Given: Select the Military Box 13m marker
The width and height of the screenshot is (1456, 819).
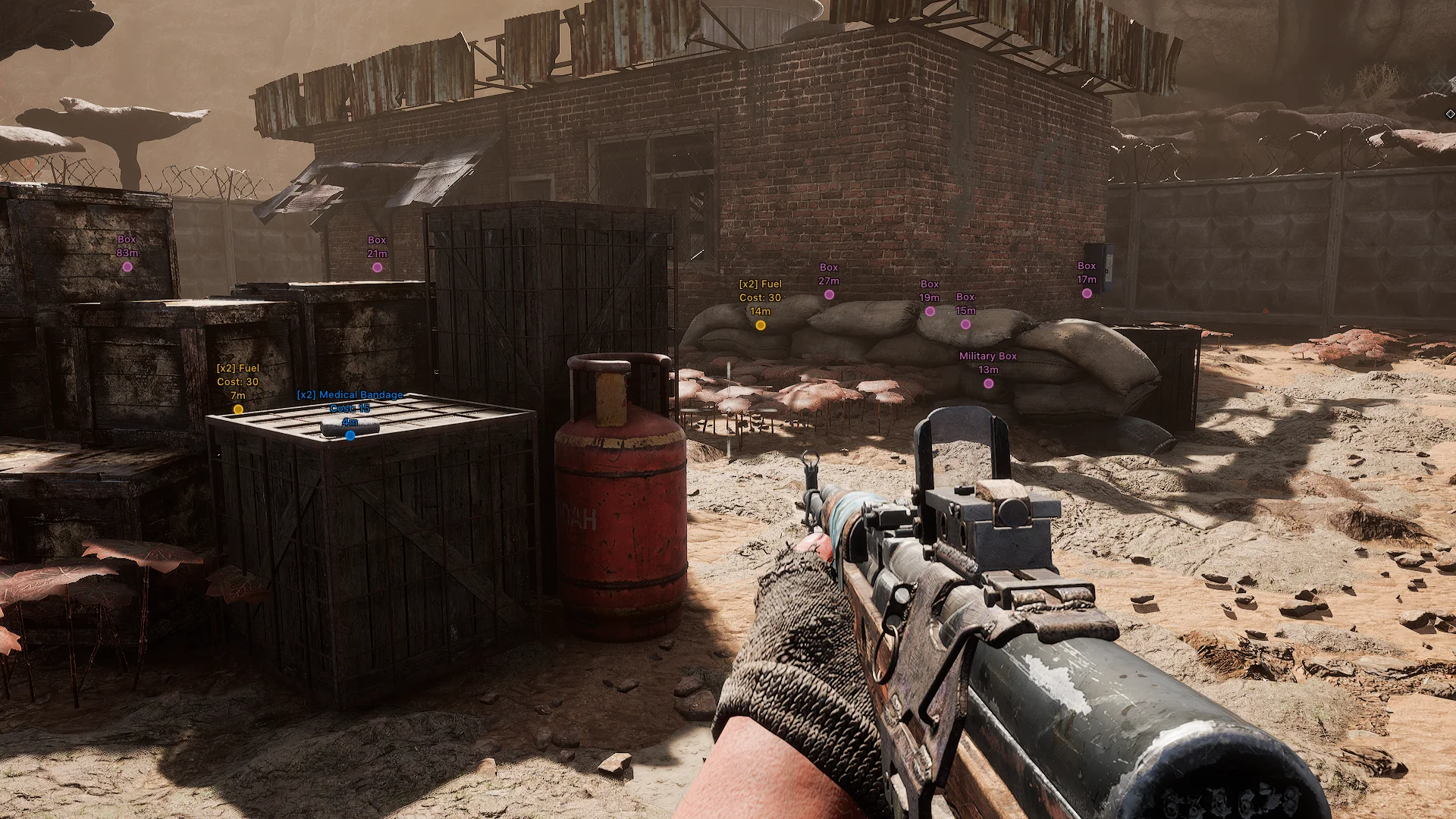Looking at the screenshot, I should click(x=988, y=384).
